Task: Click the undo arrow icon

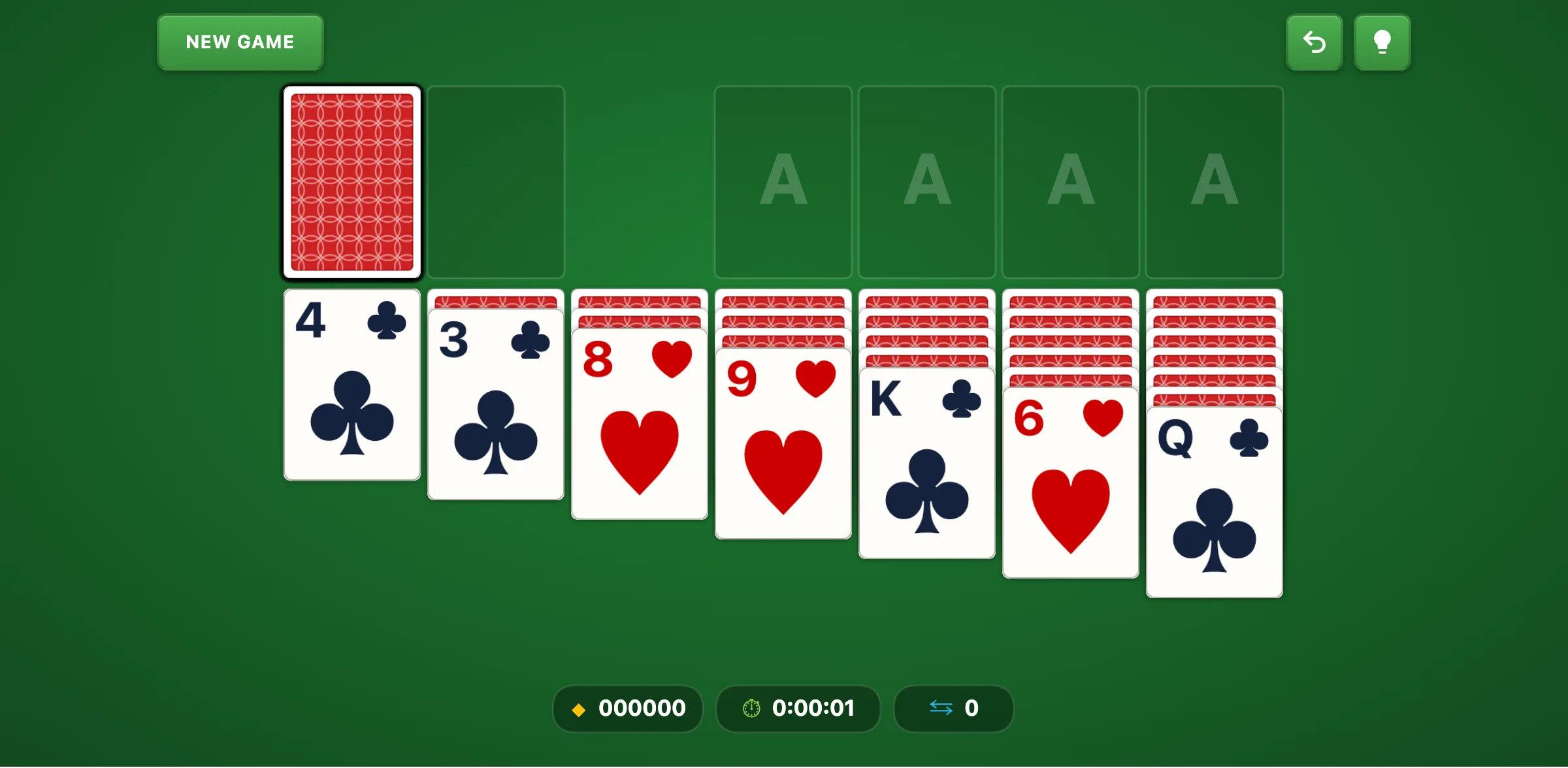Action: pos(1315,42)
